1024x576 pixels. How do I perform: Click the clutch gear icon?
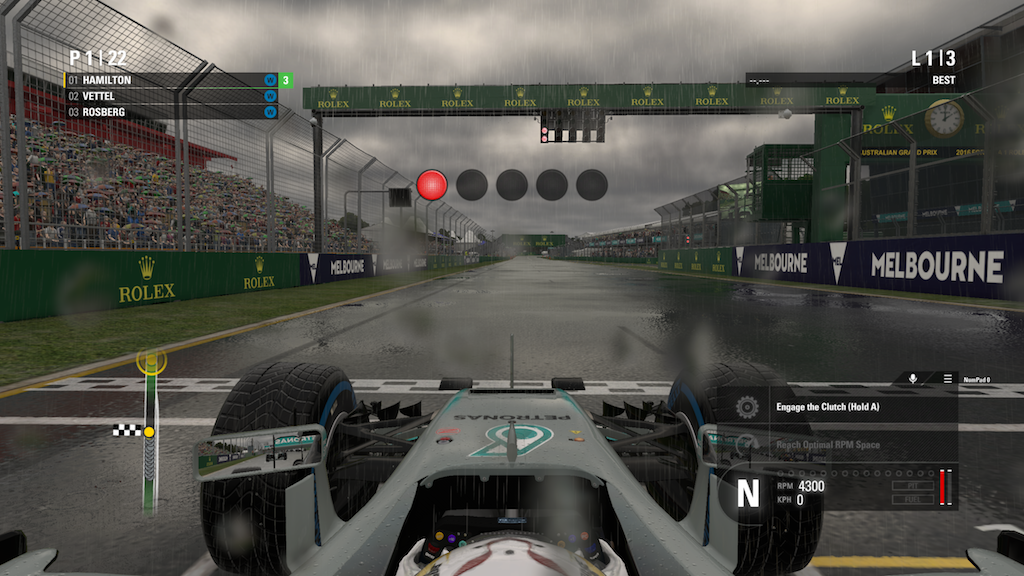pyautogui.click(x=747, y=407)
